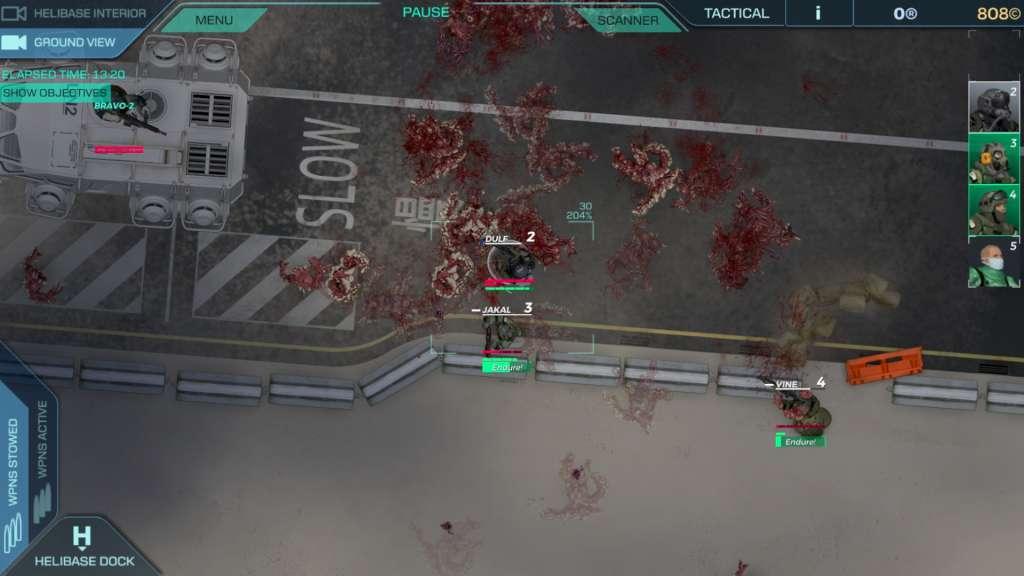Select squad member 2 portrait with black helmet
Viewport: 1024px width, 576px height.
tap(993, 108)
